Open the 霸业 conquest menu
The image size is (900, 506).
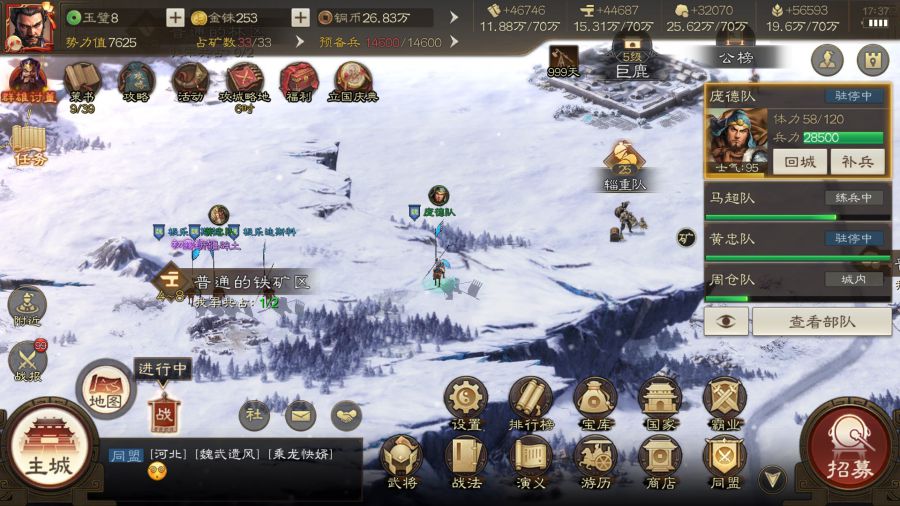pyautogui.click(x=724, y=404)
